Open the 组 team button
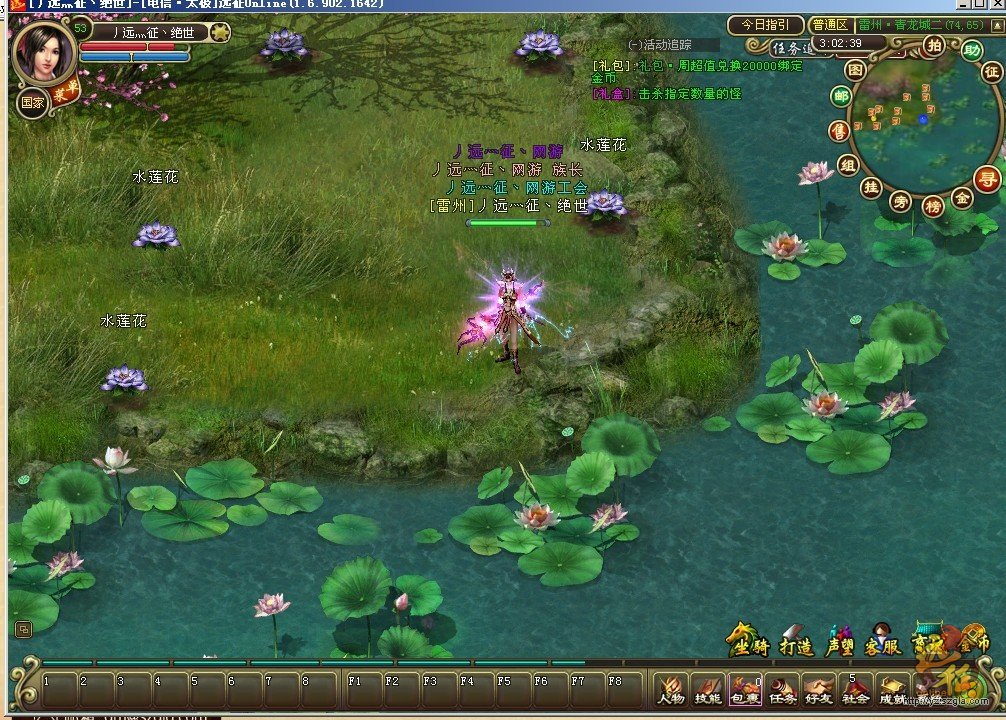Screen dimensions: 1006x720 point(848,165)
